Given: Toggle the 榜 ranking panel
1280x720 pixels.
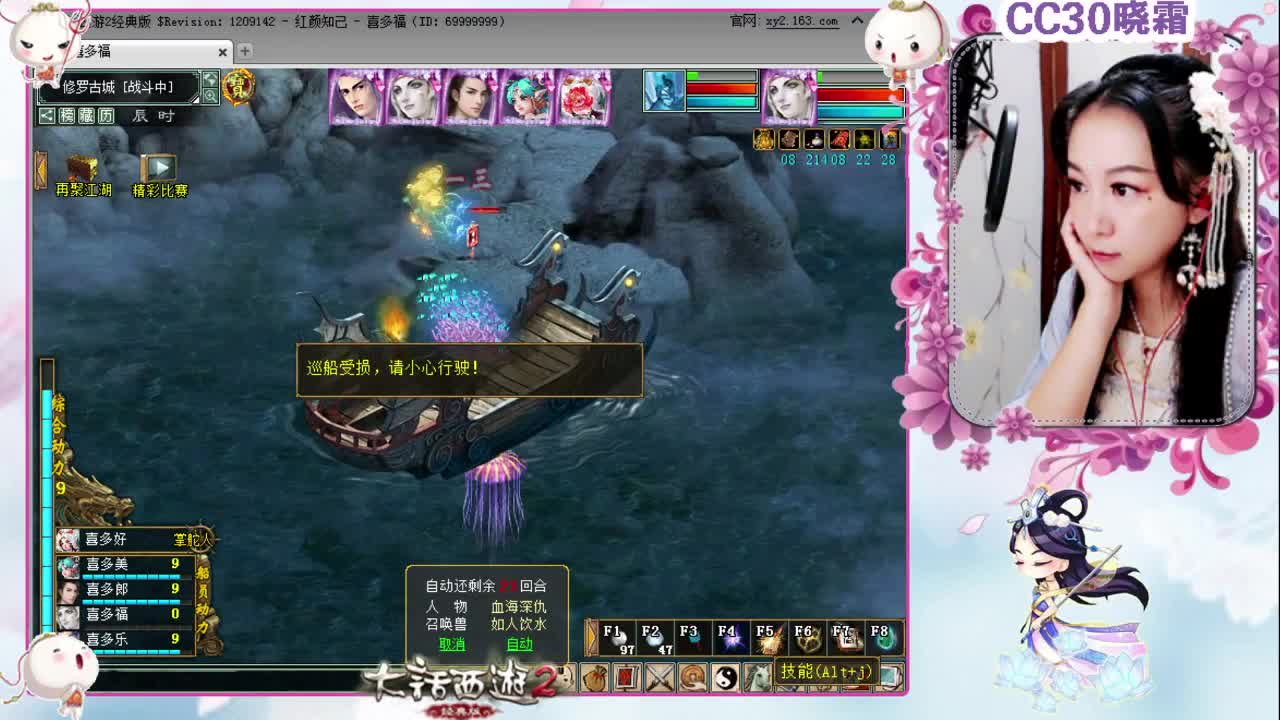Looking at the screenshot, I should [66, 116].
